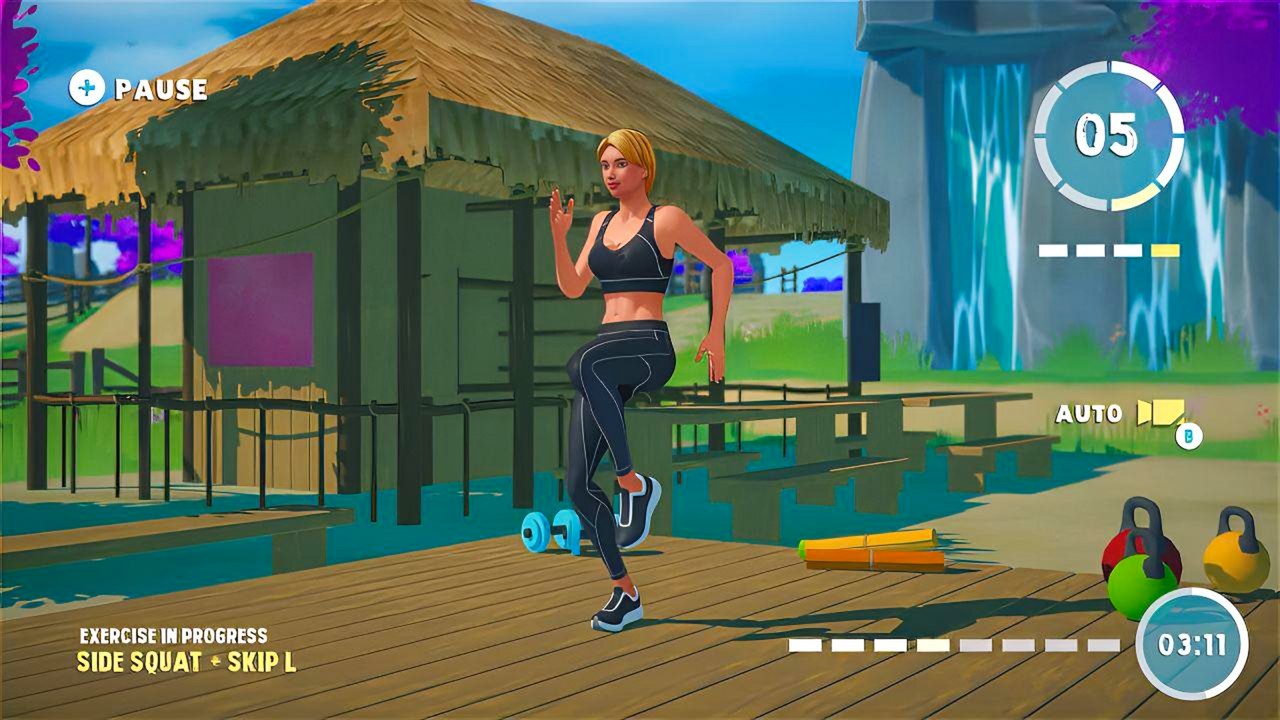This screenshot has width=1280, height=720.
Task: Select the 03:11 timer display
Action: point(1195,647)
